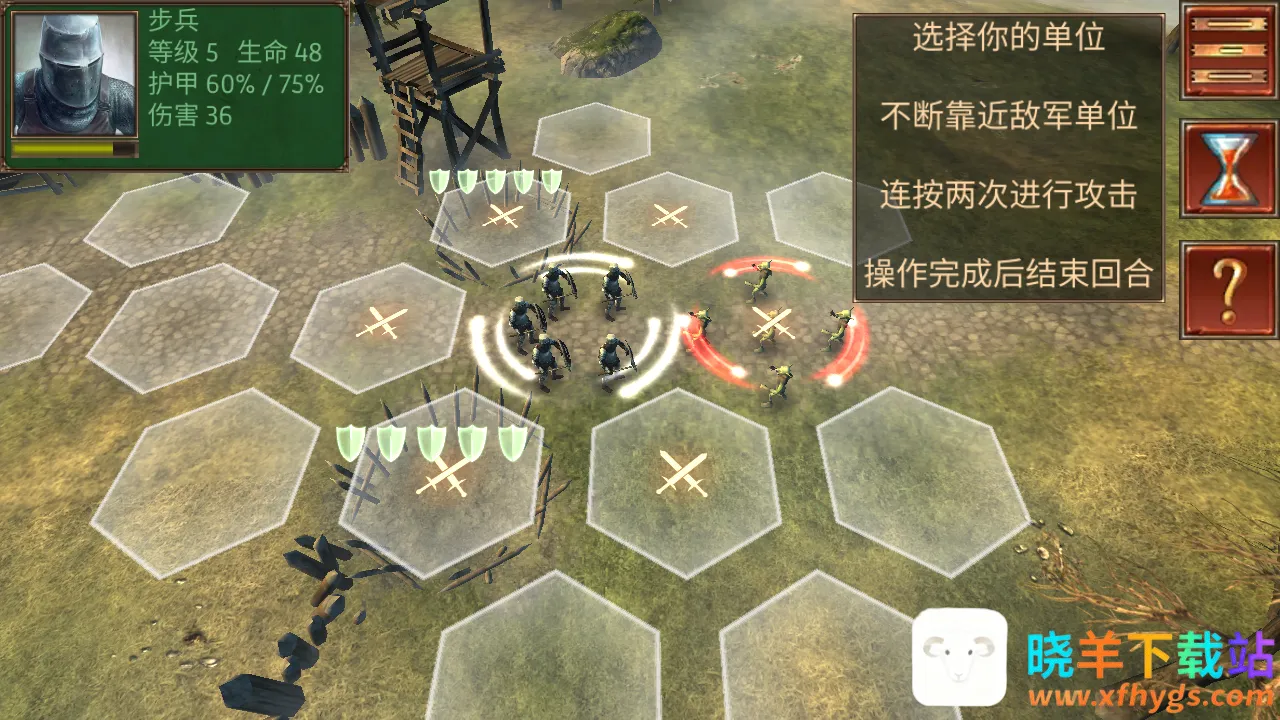Click the helmeted infantry portrait
Screen dimensions: 1280x720
(75, 75)
